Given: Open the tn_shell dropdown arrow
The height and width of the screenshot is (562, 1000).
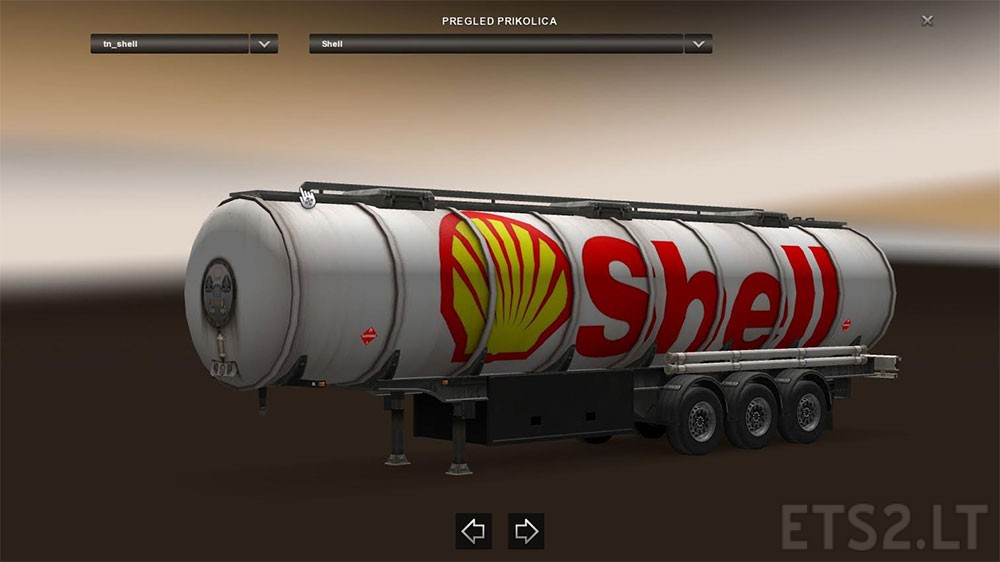Looking at the screenshot, I should 264,44.
